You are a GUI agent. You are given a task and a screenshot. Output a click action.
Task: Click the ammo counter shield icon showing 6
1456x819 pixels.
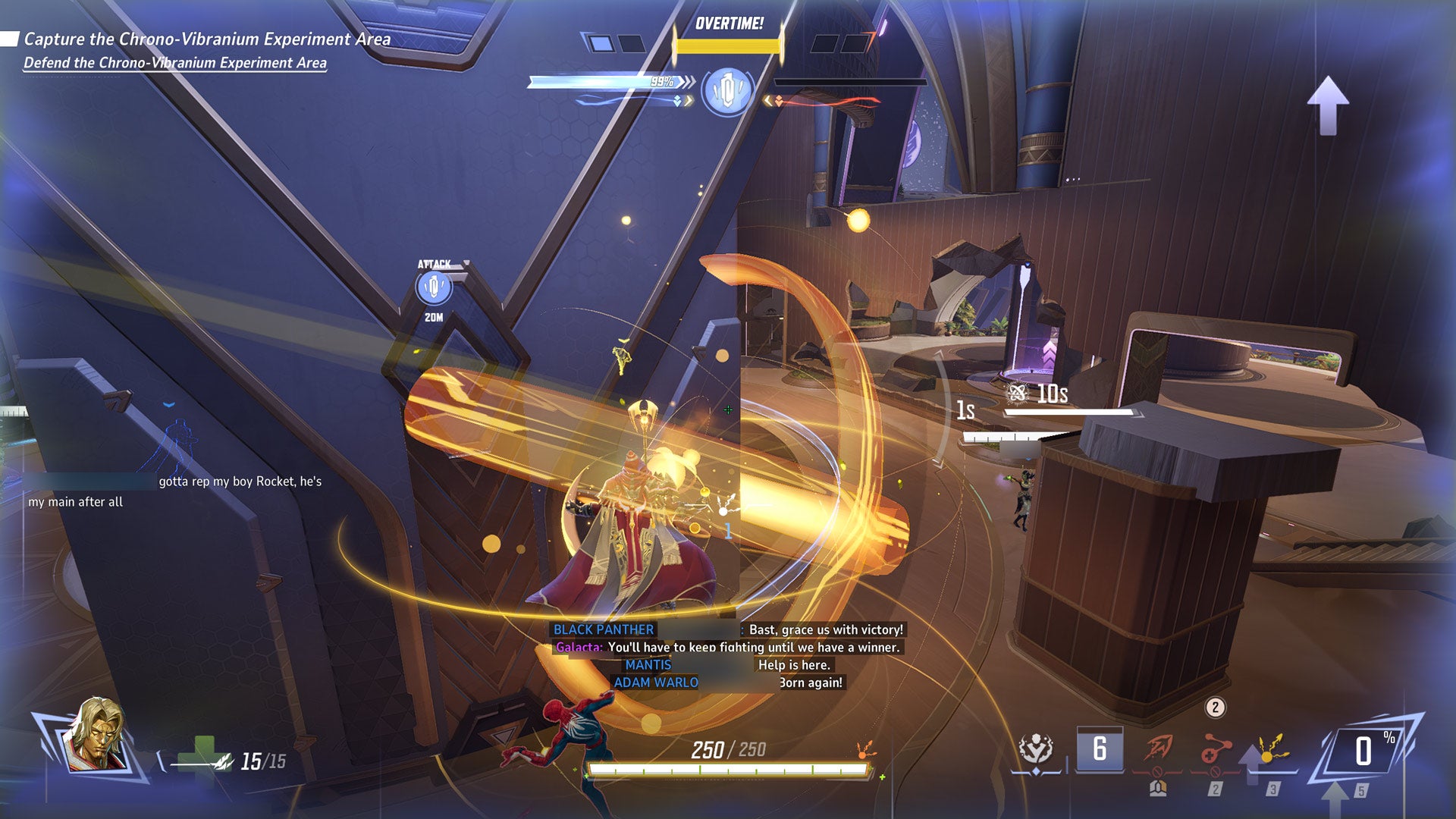tap(1101, 747)
